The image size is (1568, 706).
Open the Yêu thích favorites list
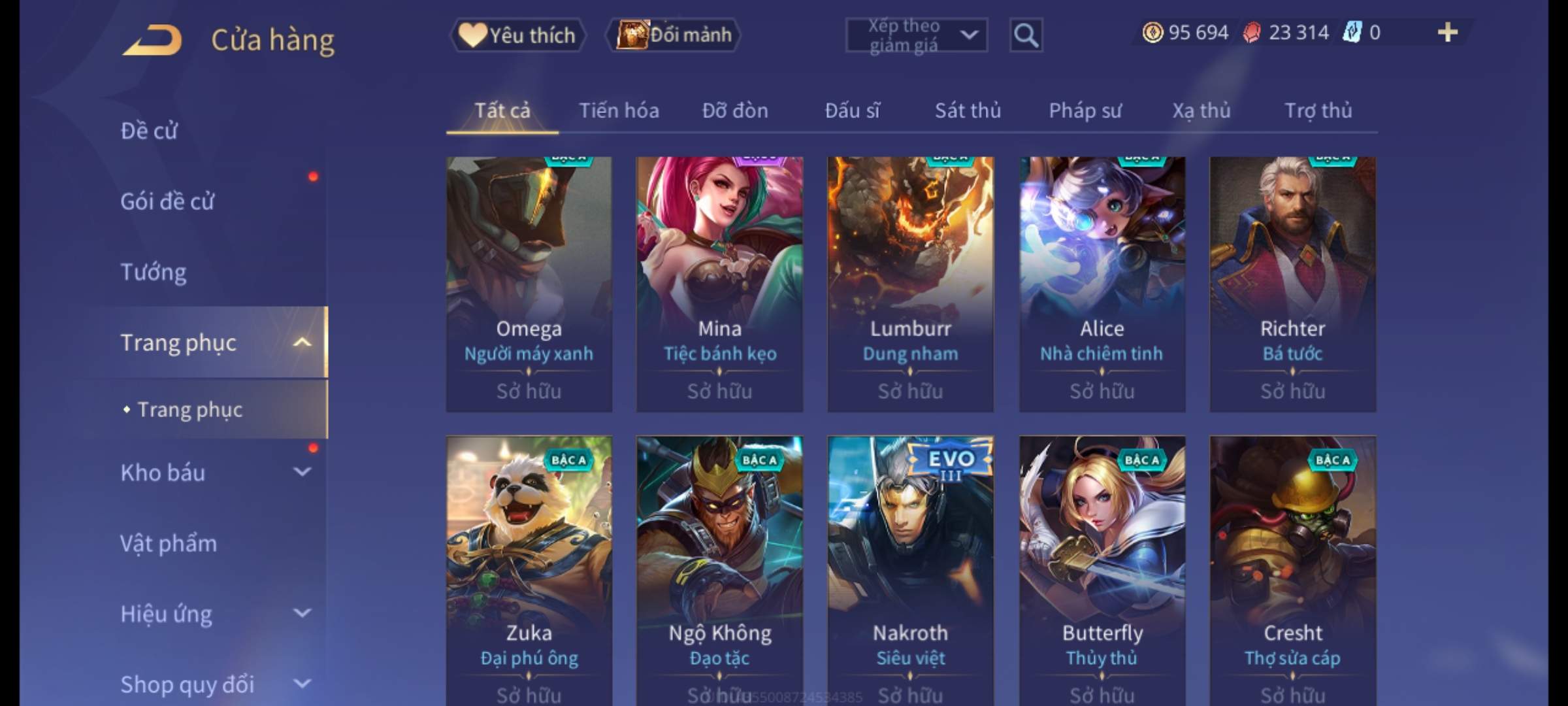(517, 35)
